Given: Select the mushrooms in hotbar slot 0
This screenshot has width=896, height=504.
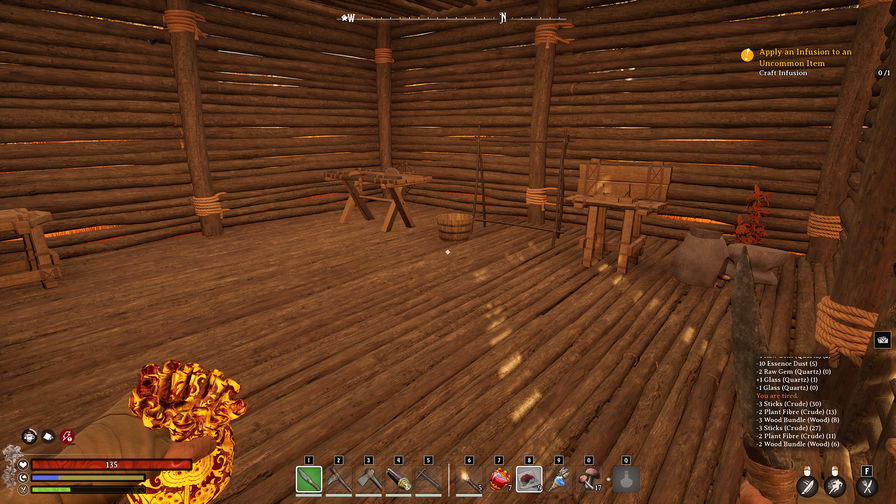Looking at the screenshot, I should point(590,480).
